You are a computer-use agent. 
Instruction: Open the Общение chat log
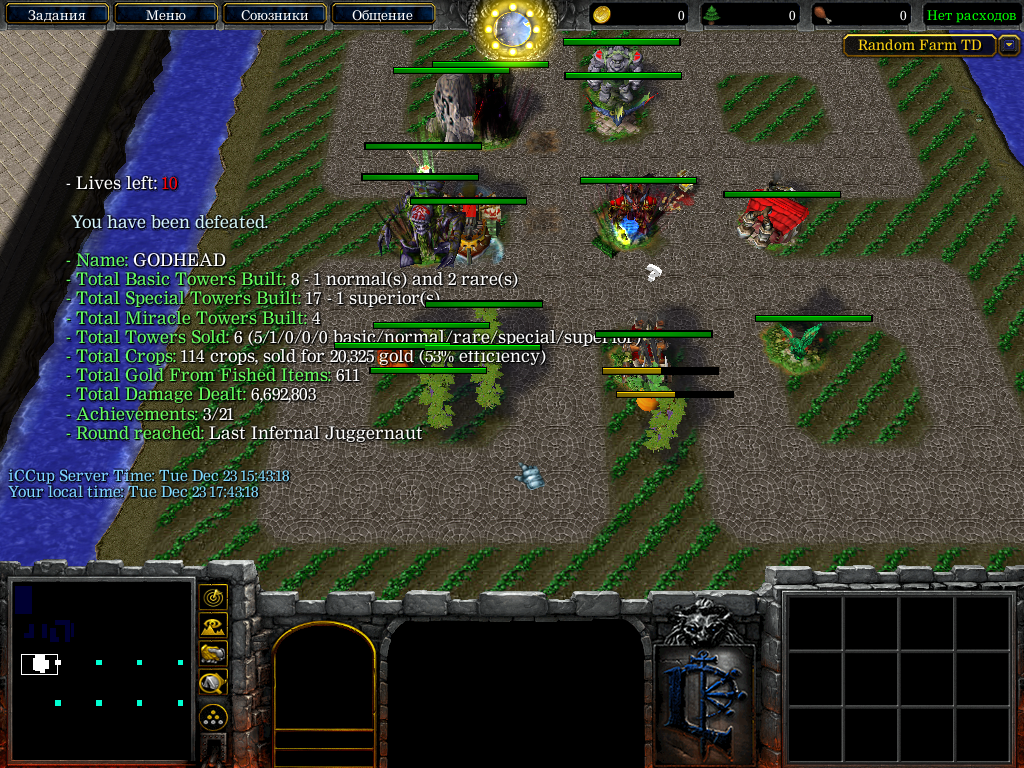[382, 15]
